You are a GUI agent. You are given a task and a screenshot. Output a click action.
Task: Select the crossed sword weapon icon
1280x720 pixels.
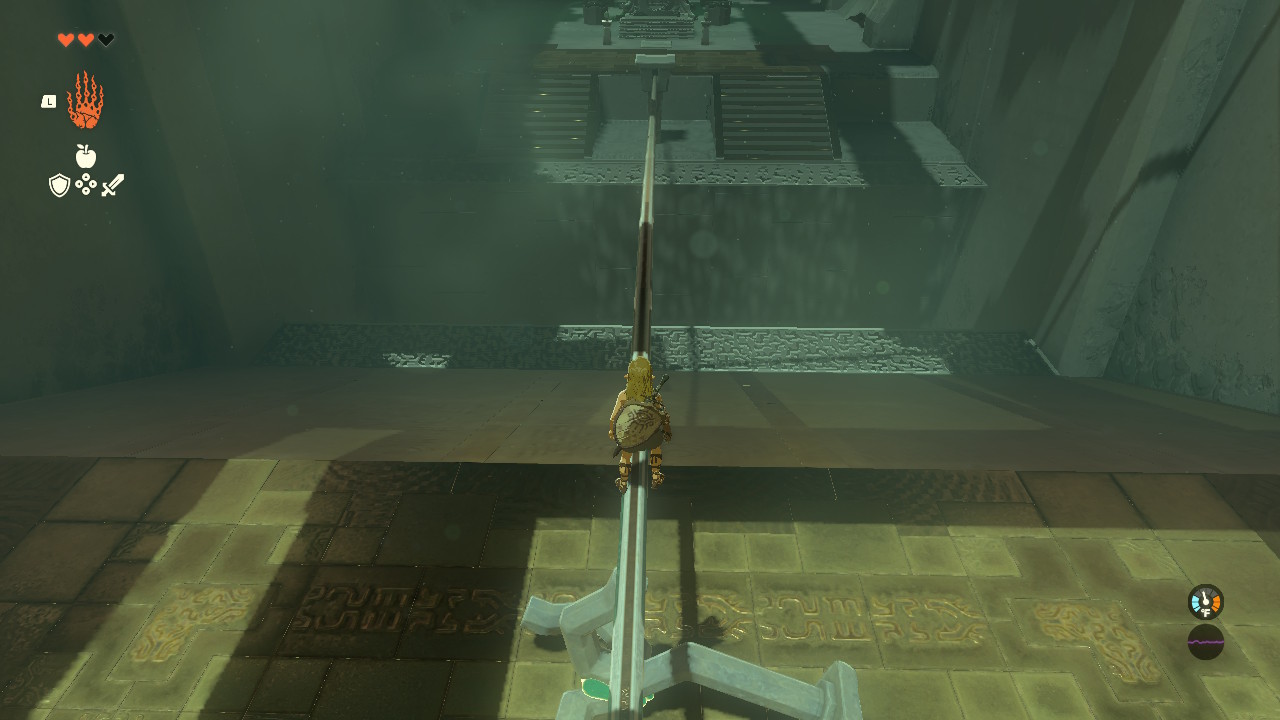click(x=113, y=184)
